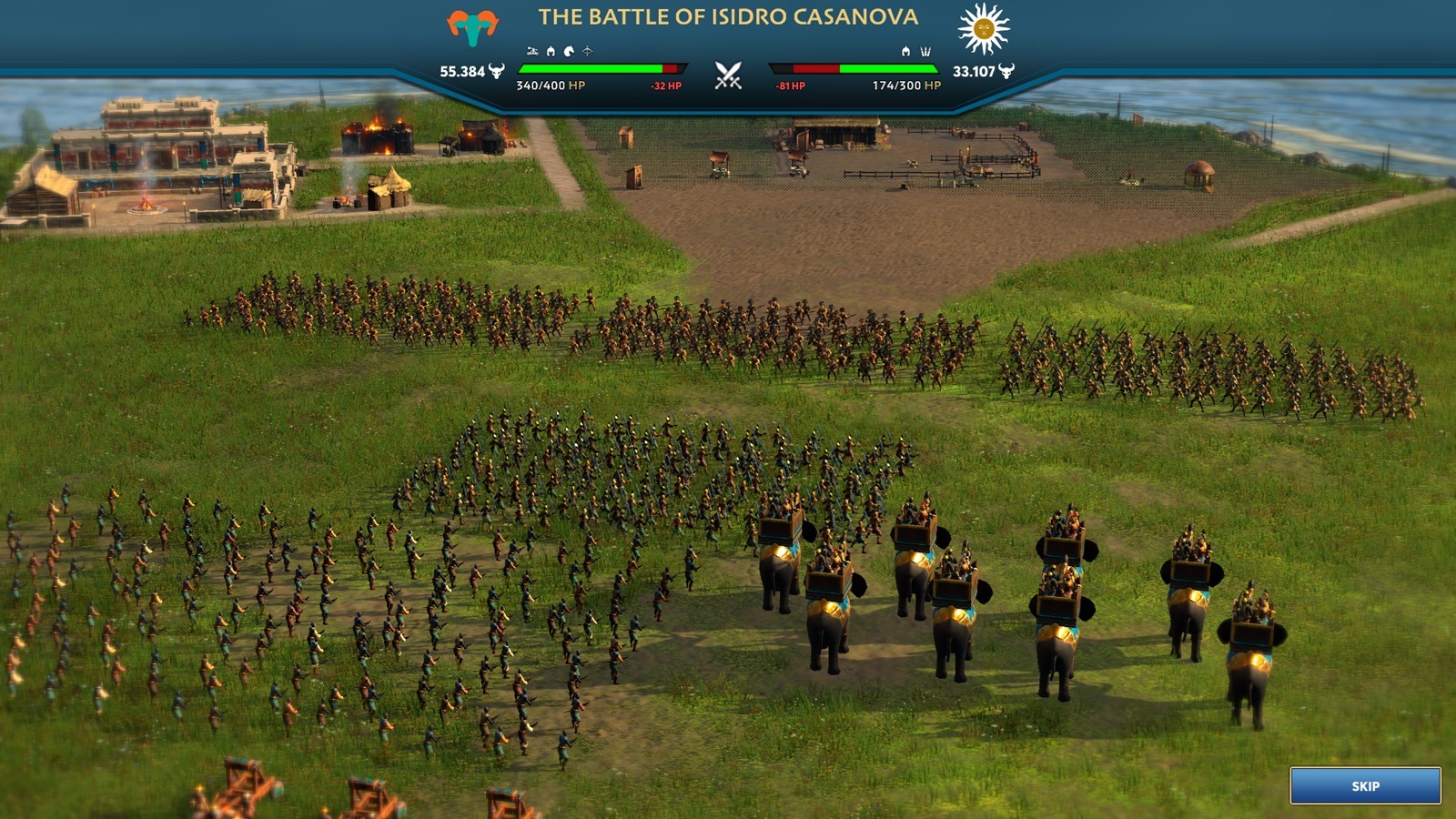Click the ram head faction emblem
This screenshot has width=1456, height=819.
pos(472,27)
